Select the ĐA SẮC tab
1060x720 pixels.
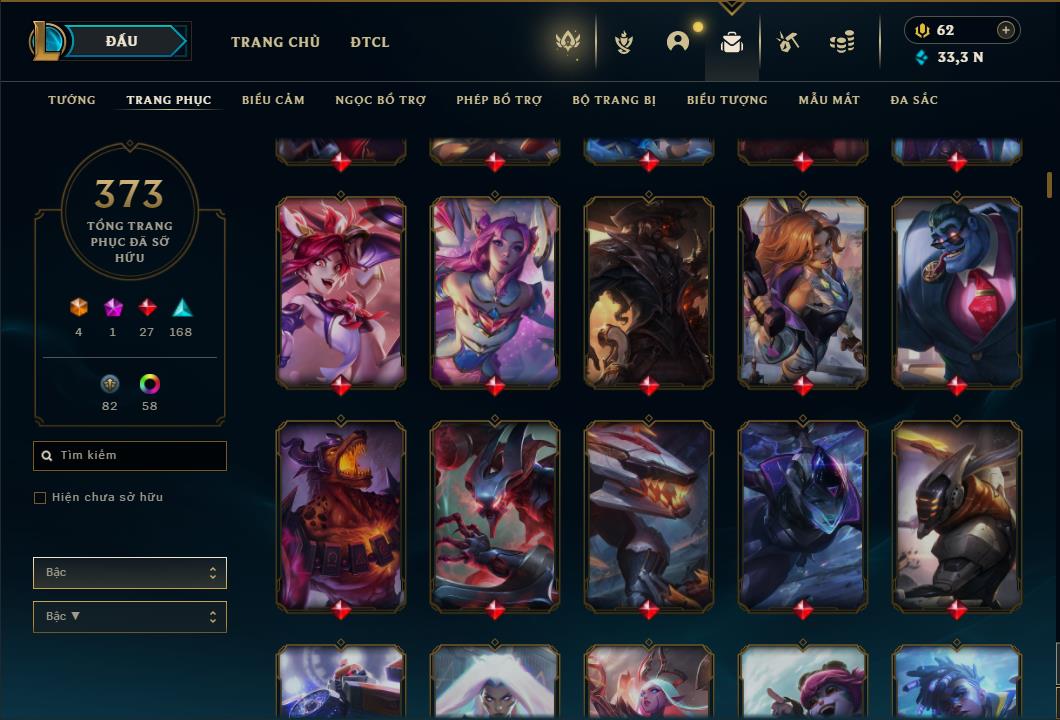click(914, 100)
